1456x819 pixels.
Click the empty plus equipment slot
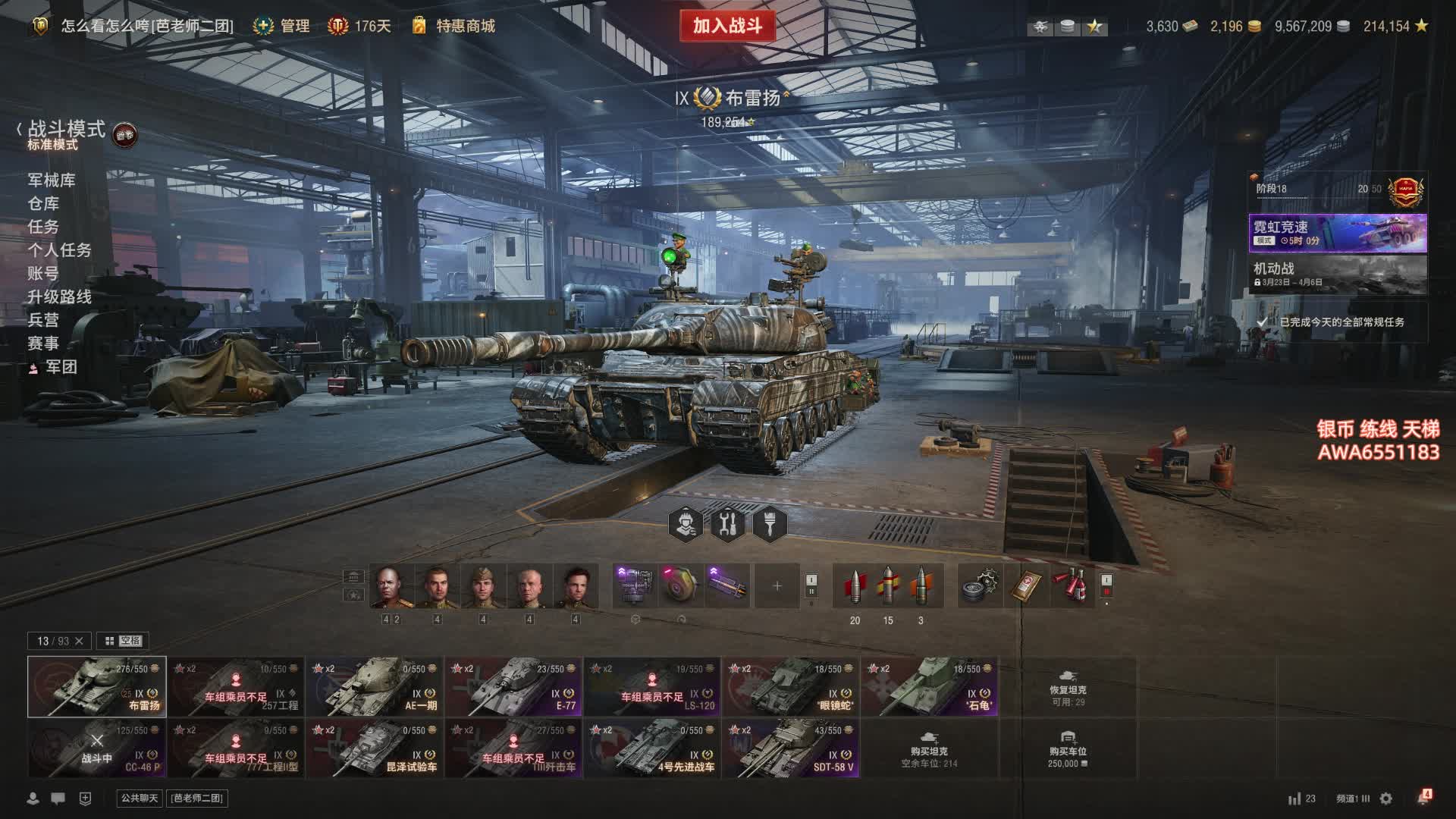pos(777,585)
